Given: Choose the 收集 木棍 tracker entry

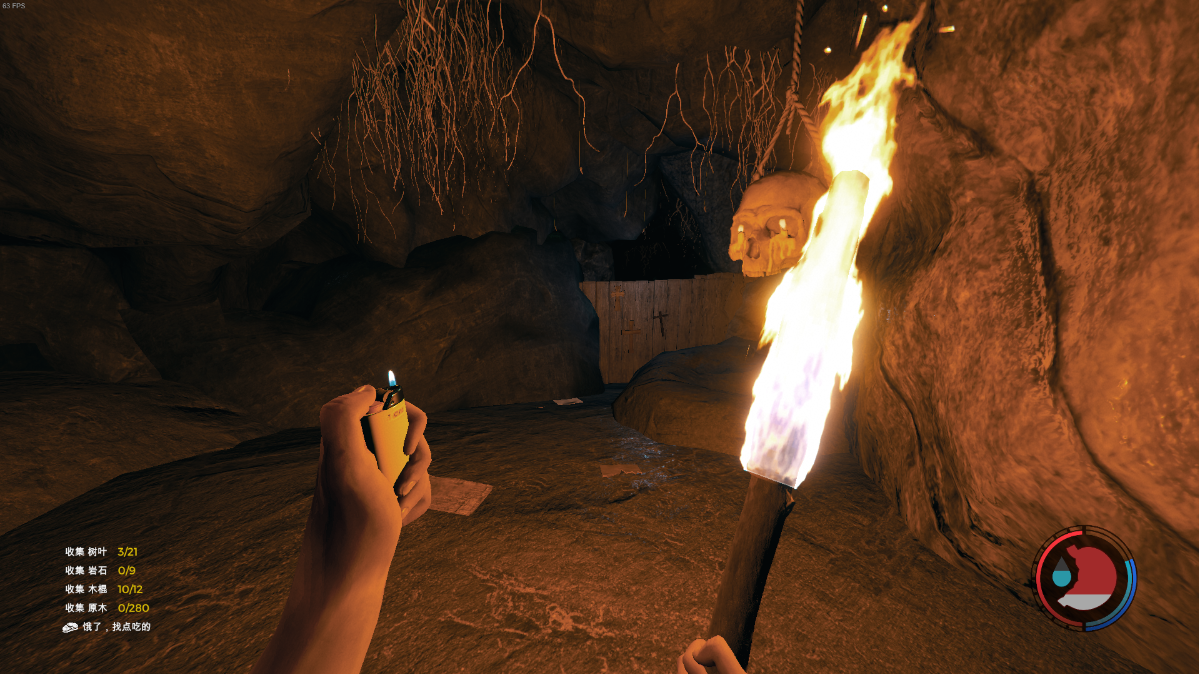Looking at the screenshot, I should 104,589.
